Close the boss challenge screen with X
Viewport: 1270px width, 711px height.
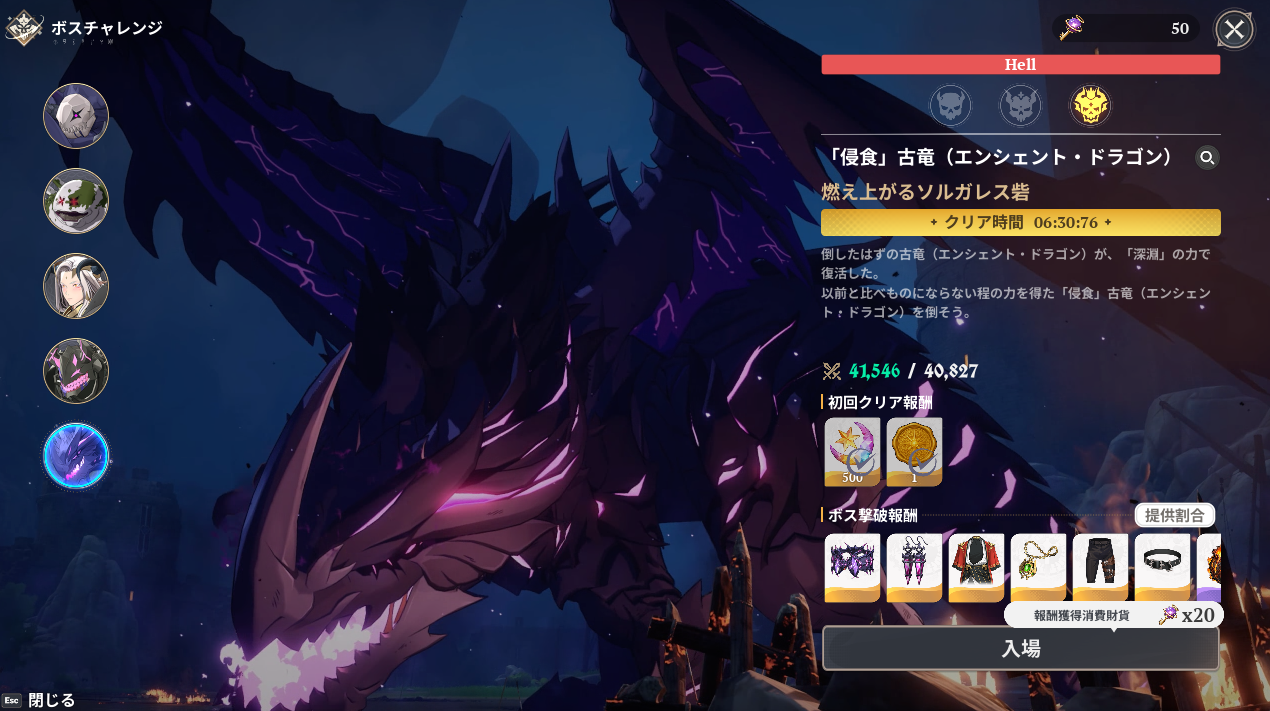click(x=1234, y=29)
